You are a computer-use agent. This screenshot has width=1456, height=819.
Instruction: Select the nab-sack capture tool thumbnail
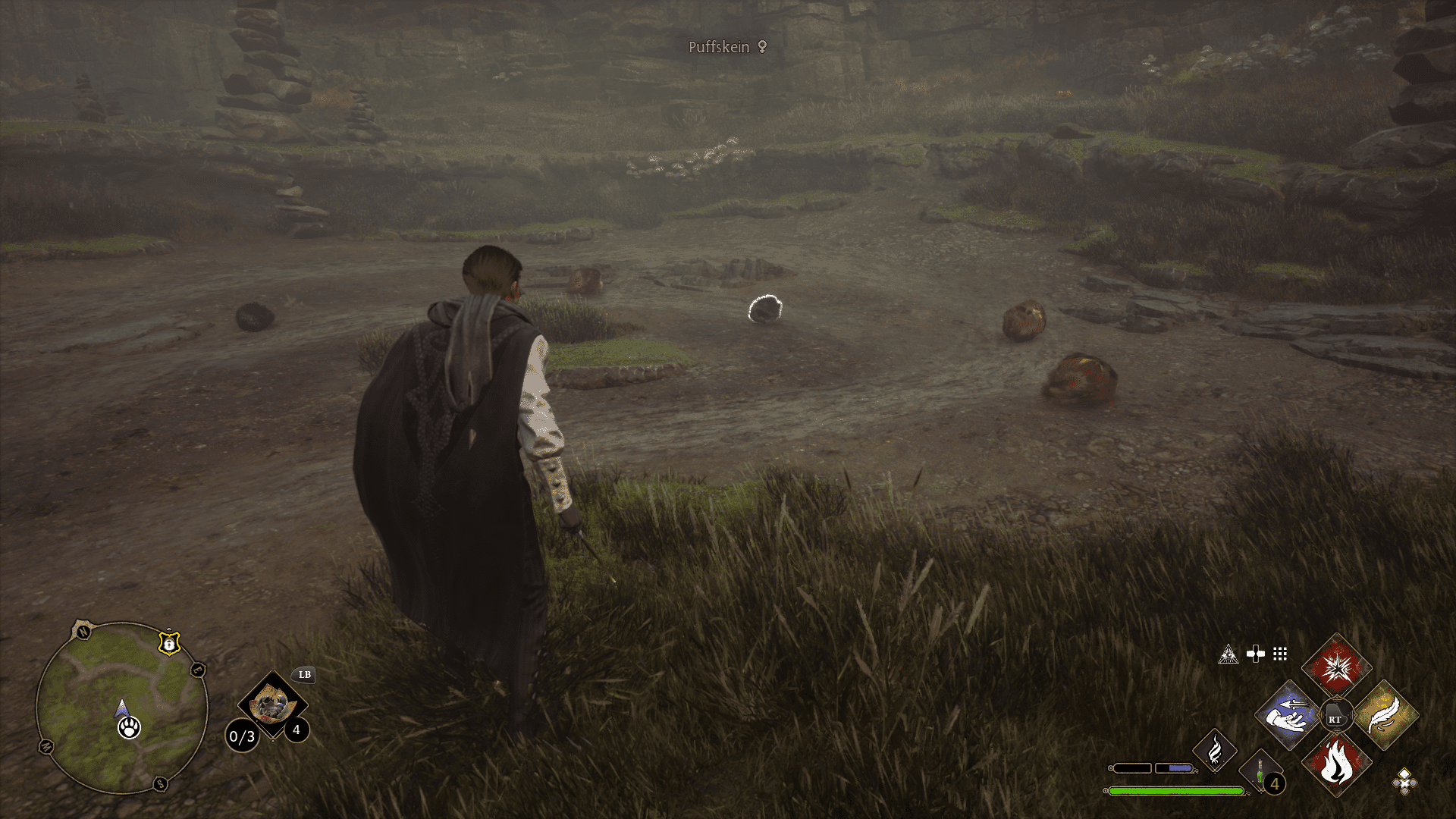(x=274, y=704)
